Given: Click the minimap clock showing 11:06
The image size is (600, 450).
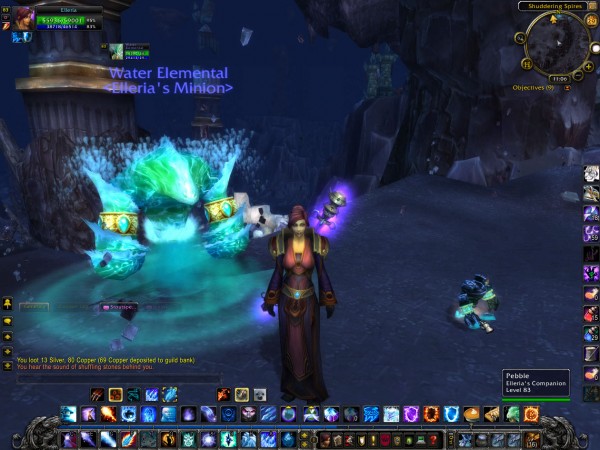Looking at the screenshot, I should 560,78.
